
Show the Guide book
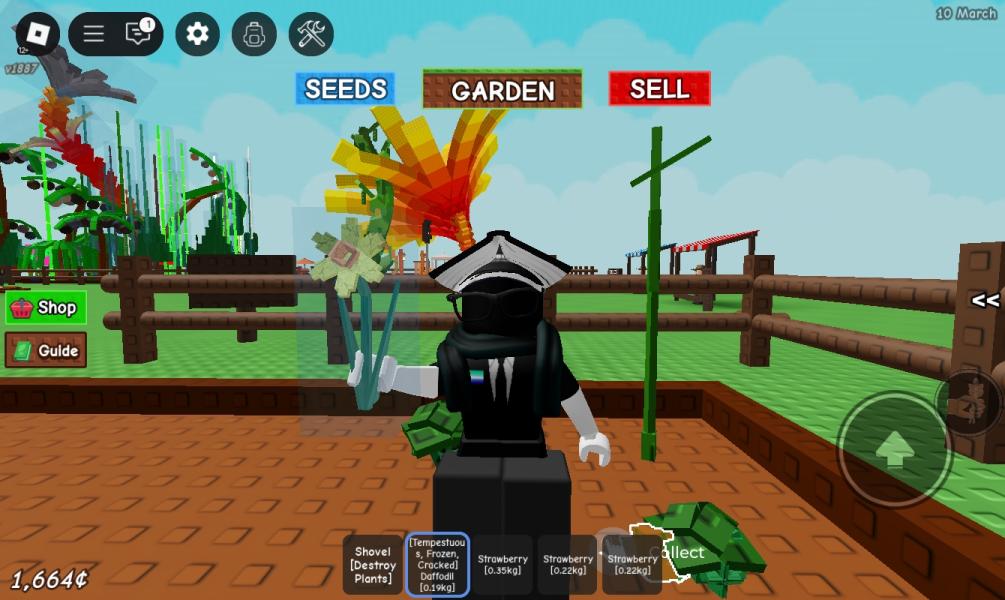coord(46,351)
